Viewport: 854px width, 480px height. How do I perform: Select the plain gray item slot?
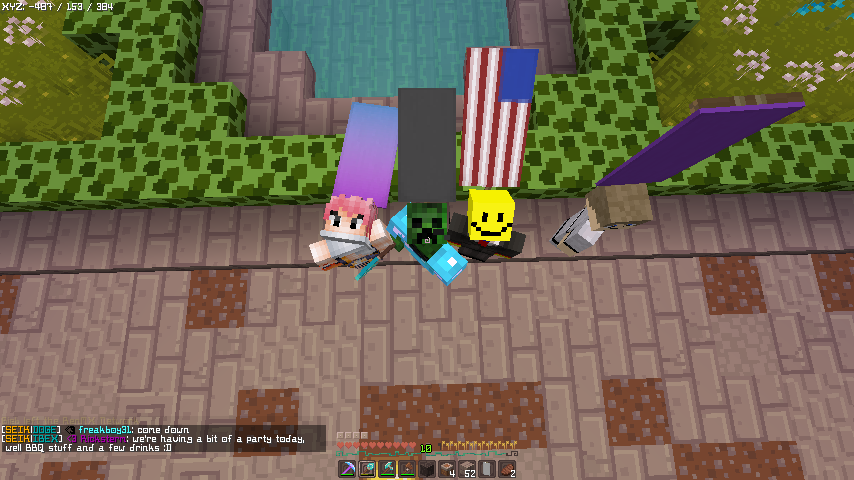click(487, 469)
